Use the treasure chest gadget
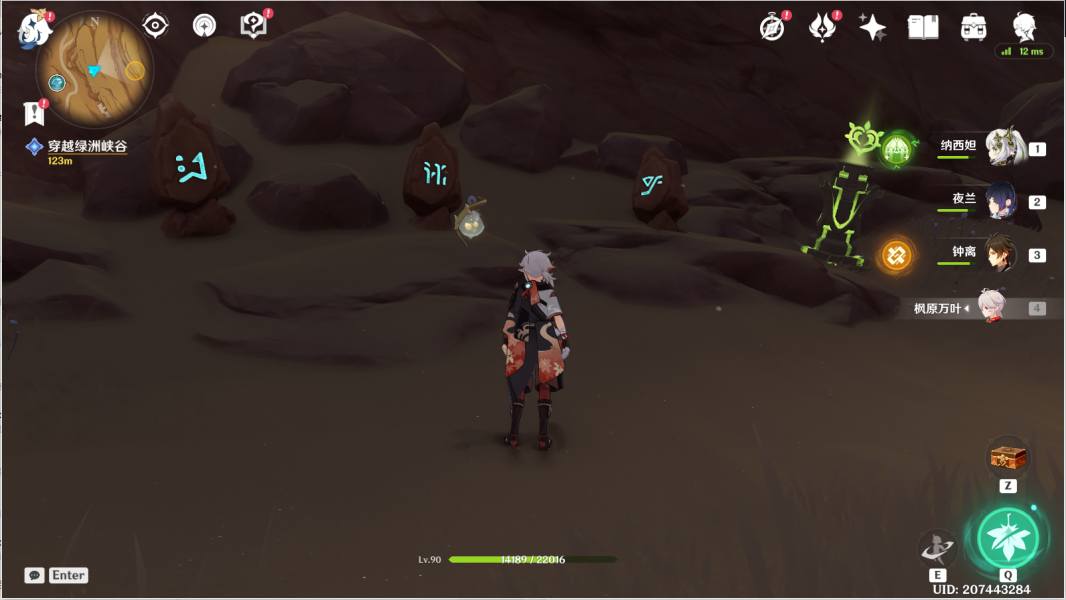 [1008, 458]
